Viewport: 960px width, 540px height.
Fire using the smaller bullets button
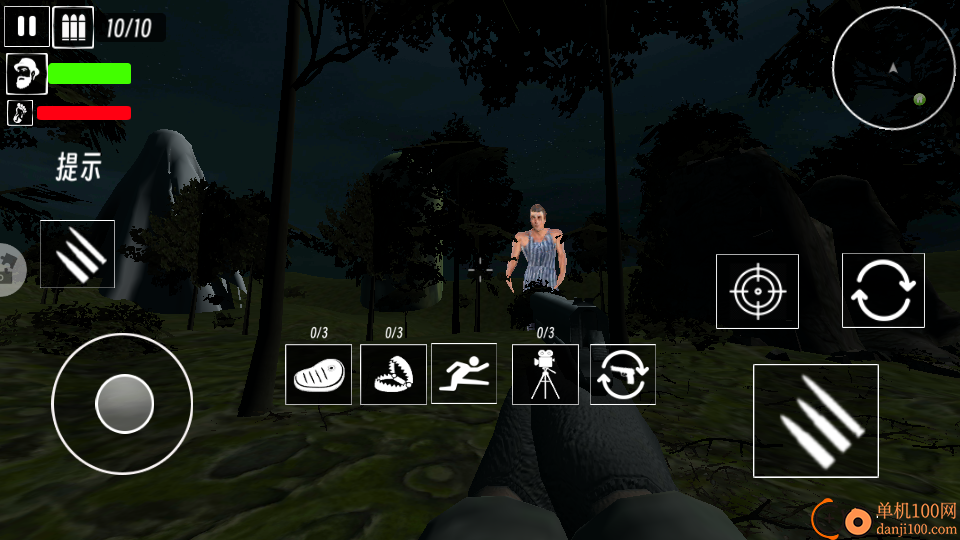(x=78, y=254)
